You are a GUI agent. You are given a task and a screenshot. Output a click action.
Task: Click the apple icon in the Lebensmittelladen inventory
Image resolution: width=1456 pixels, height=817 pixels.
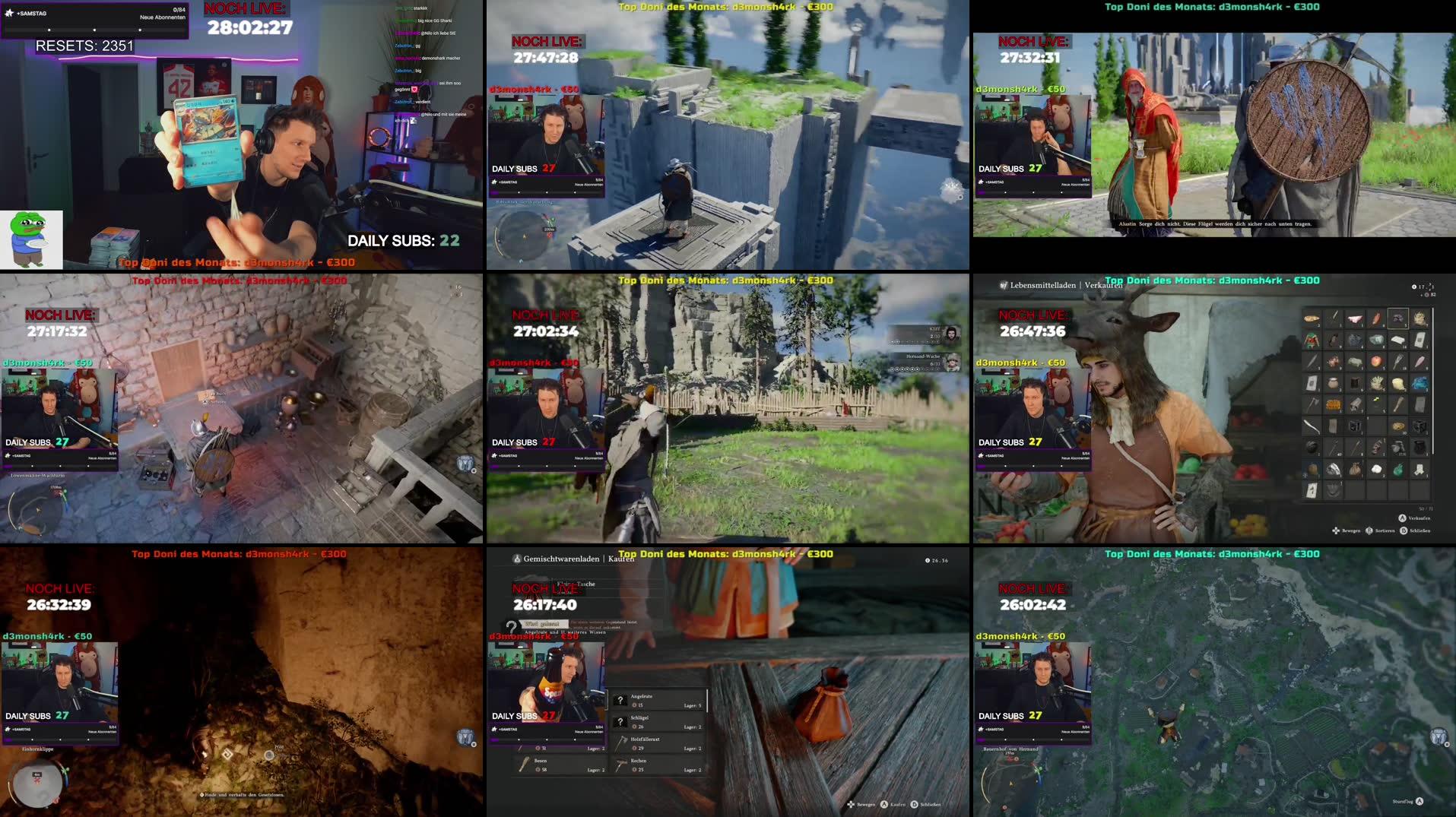click(x=1378, y=362)
